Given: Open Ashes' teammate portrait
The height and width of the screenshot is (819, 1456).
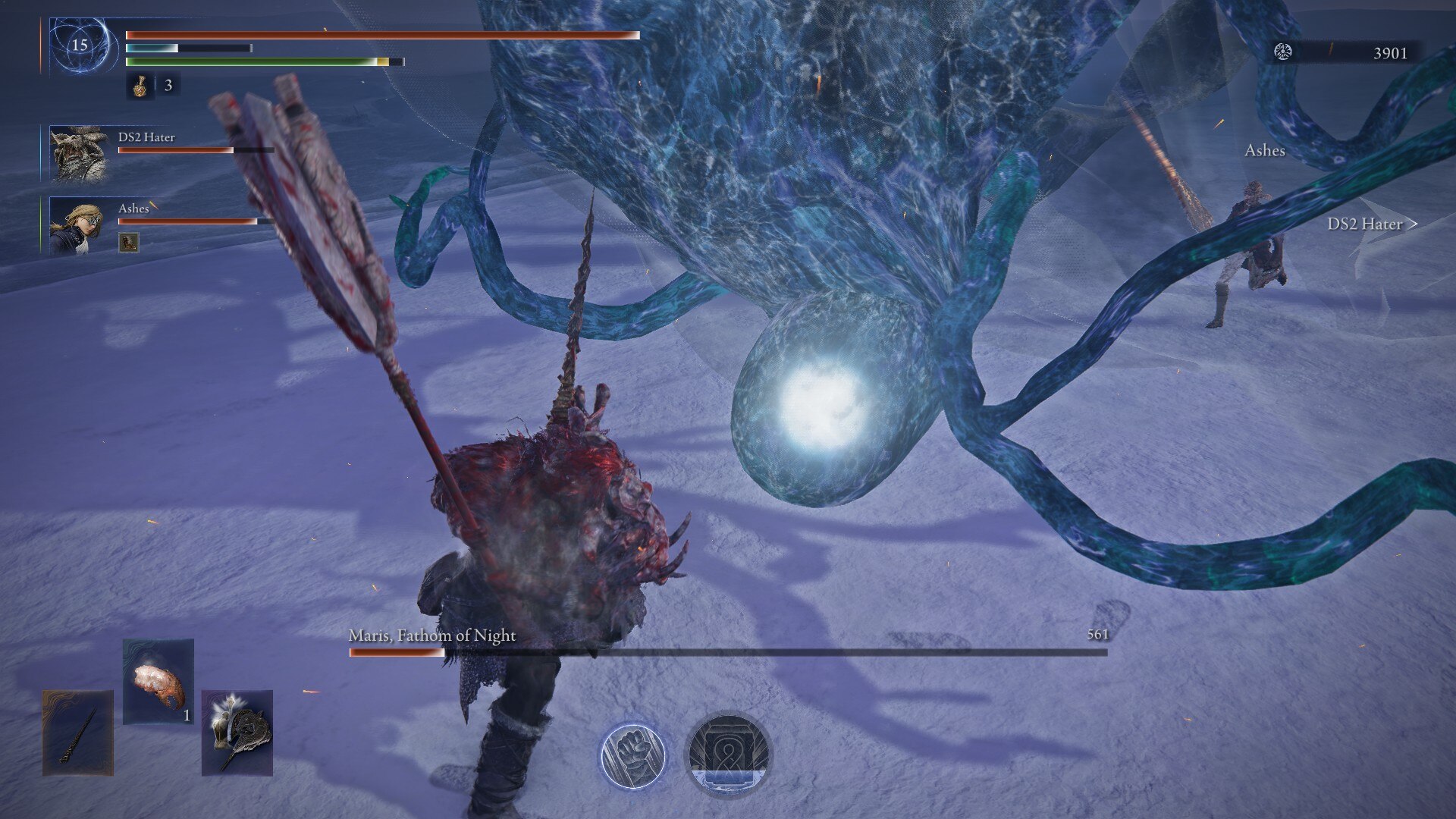Looking at the screenshot, I should [x=77, y=225].
